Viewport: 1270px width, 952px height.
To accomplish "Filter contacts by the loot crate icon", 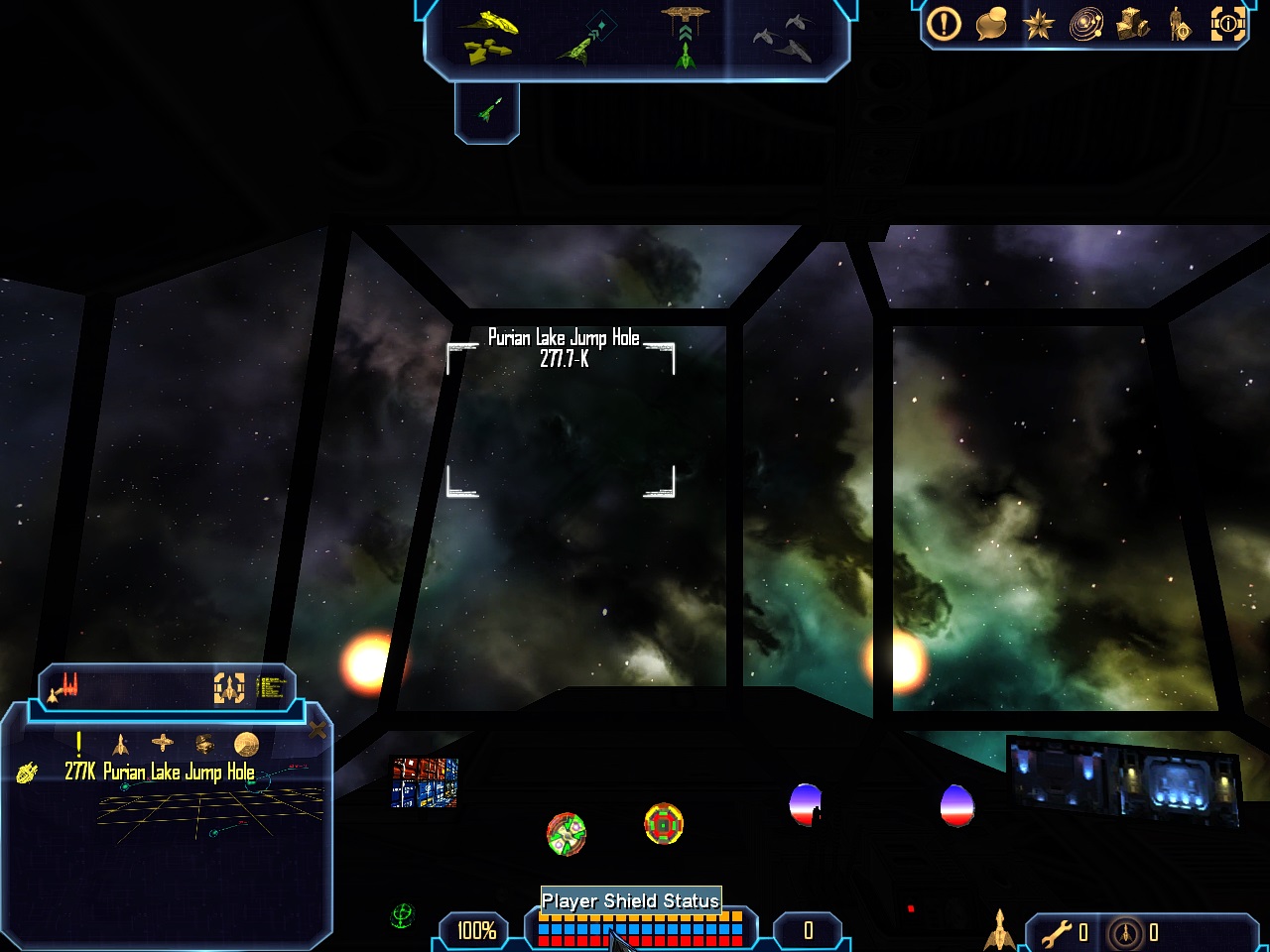I will coord(204,743).
